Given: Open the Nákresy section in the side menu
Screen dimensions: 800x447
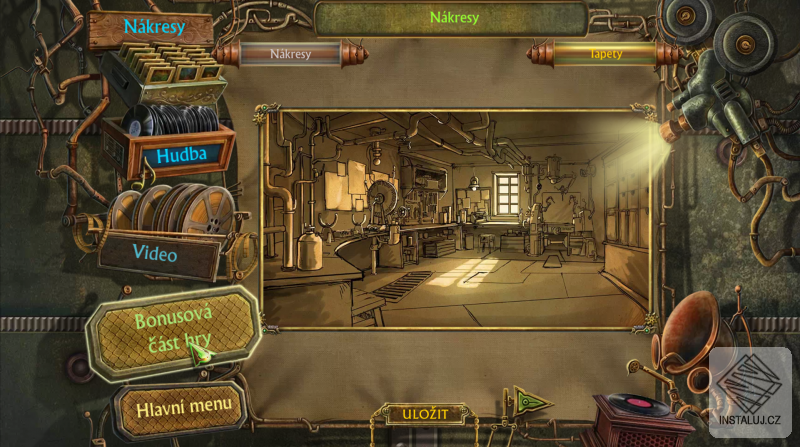Looking at the screenshot, I should pos(152,28).
